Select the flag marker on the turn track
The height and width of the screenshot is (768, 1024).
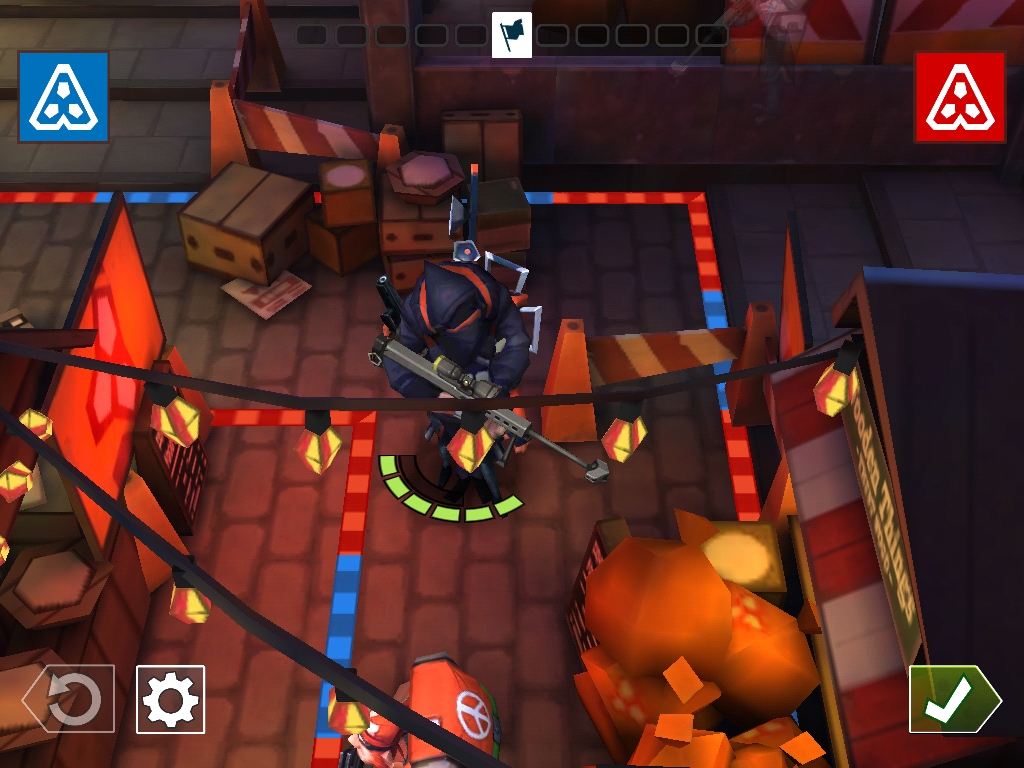click(512, 35)
